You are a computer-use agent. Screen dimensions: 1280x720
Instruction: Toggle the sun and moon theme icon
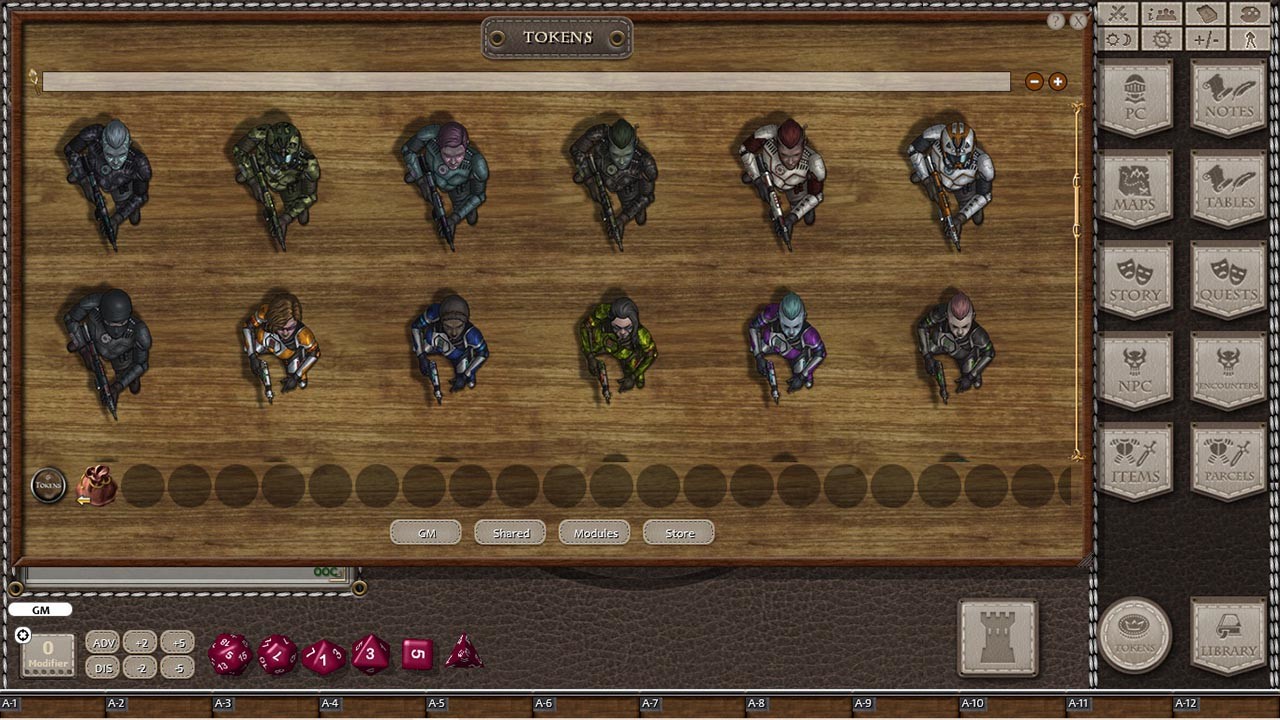[1117, 39]
